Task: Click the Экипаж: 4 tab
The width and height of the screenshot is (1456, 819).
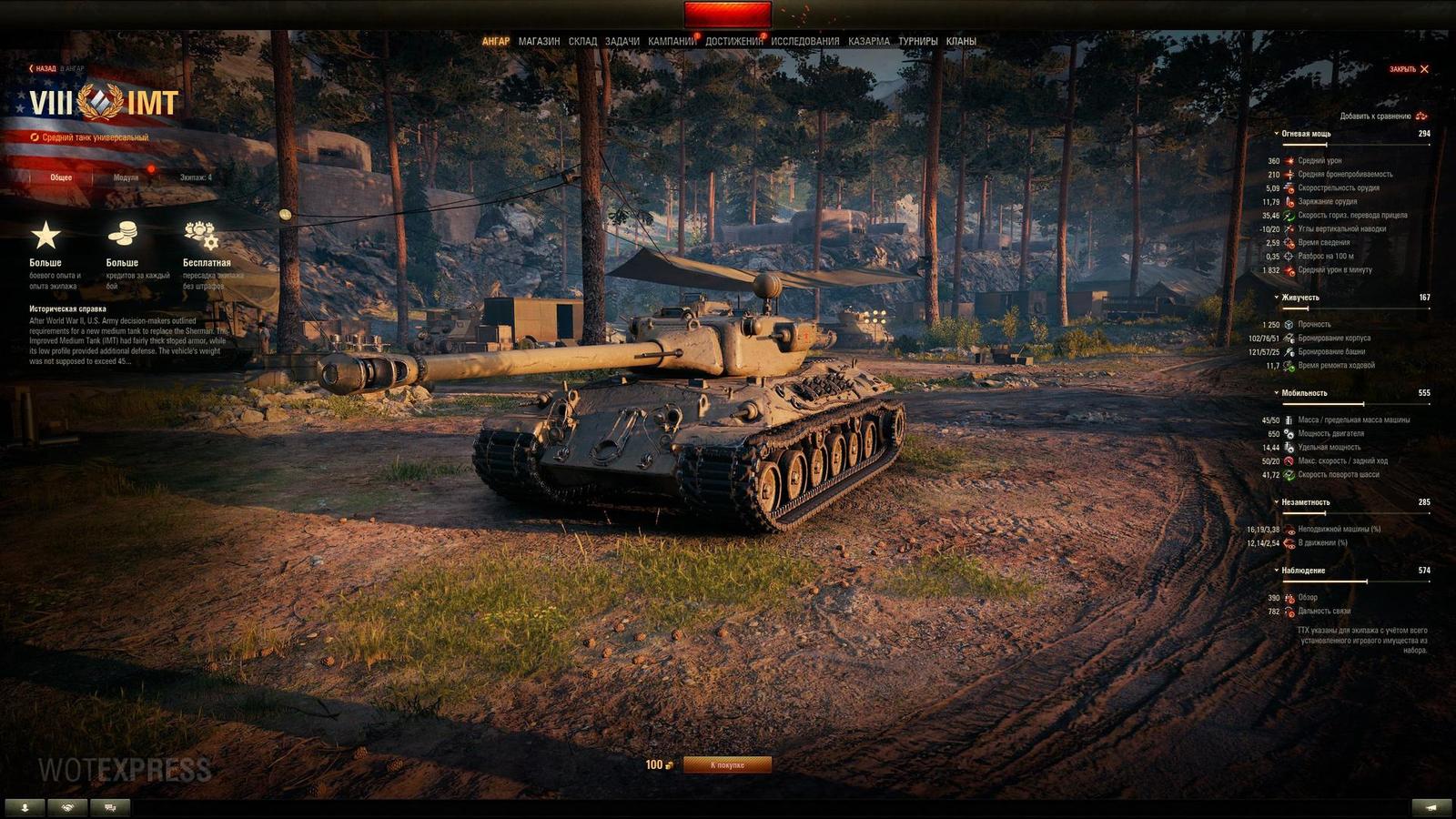Action: 197,178
